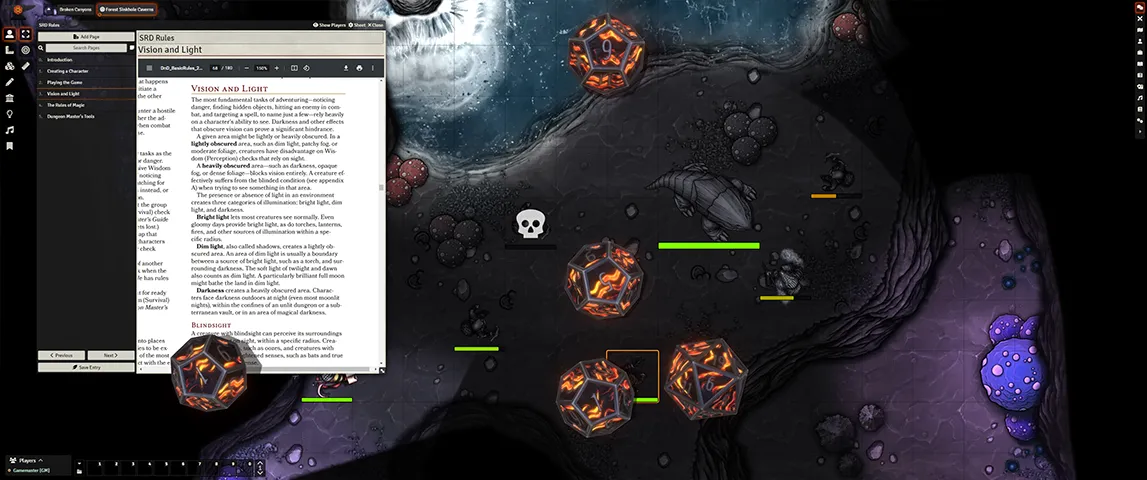Open the Dungeon Master's Tools page
Screen dimensions: 1147x480
tap(72, 116)
